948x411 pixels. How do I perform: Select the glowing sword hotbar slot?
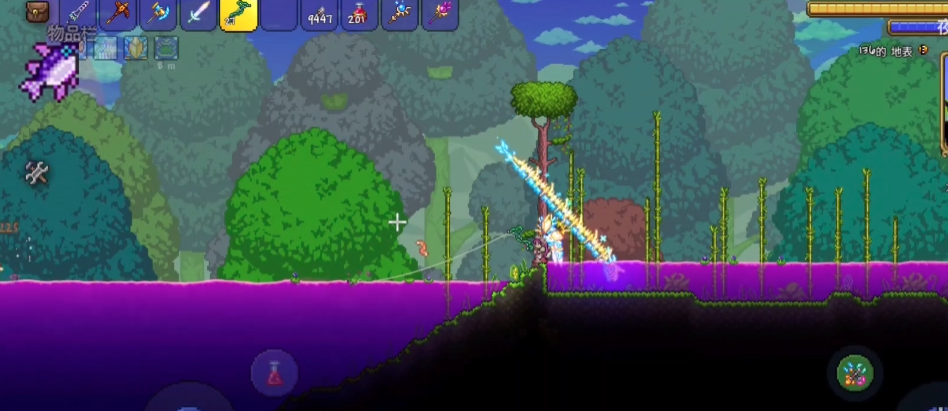click(x=198, y=13)
